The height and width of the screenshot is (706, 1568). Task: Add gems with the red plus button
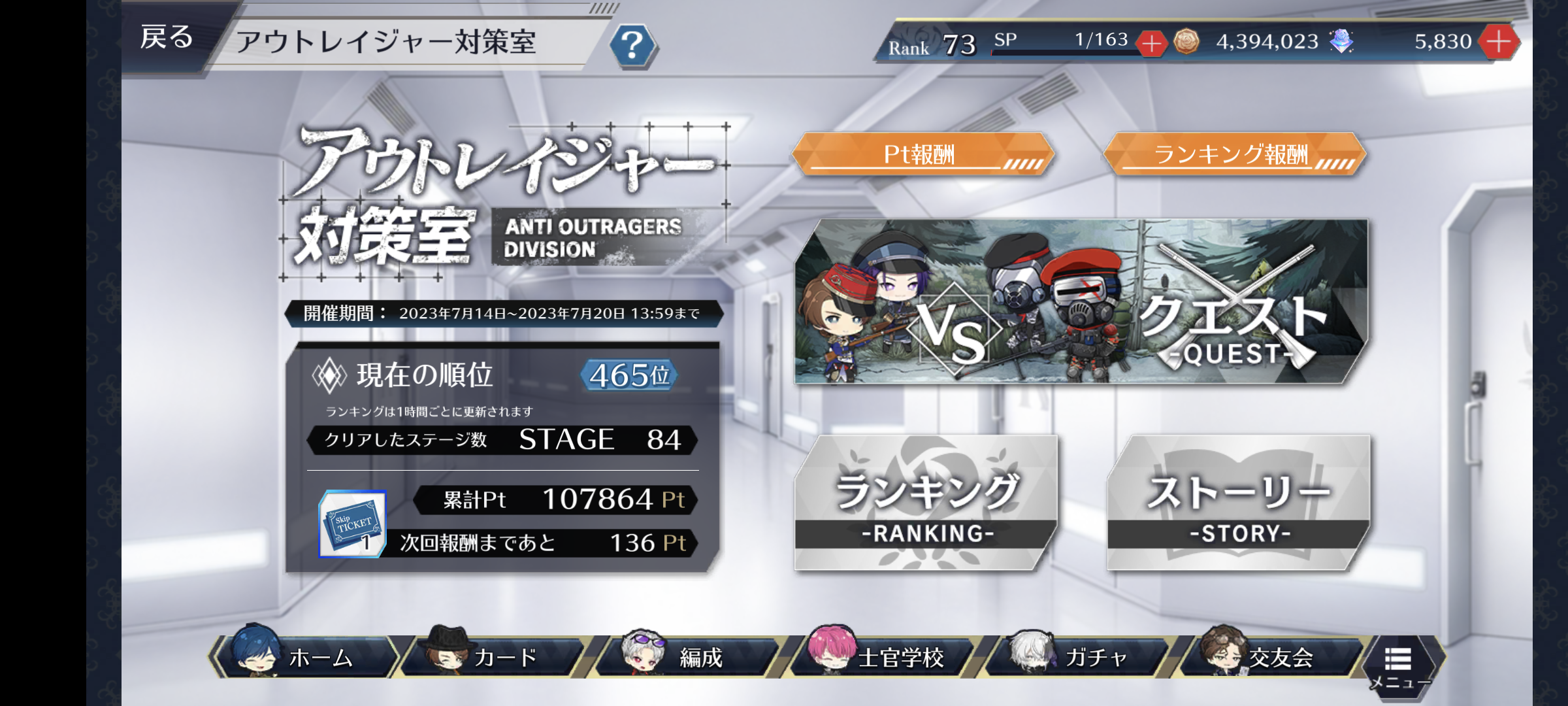[x=1499, y=42]
